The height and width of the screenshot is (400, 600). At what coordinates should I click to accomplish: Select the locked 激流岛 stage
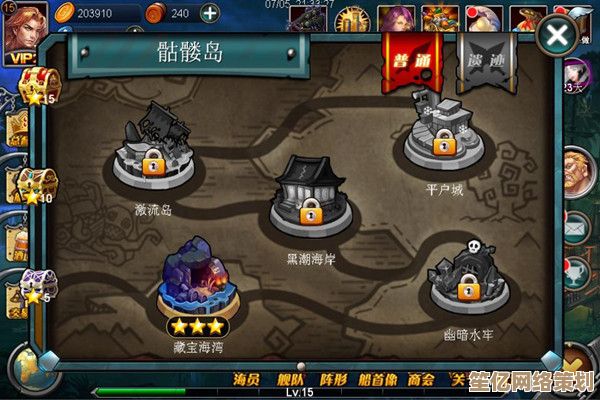point(152,160)
